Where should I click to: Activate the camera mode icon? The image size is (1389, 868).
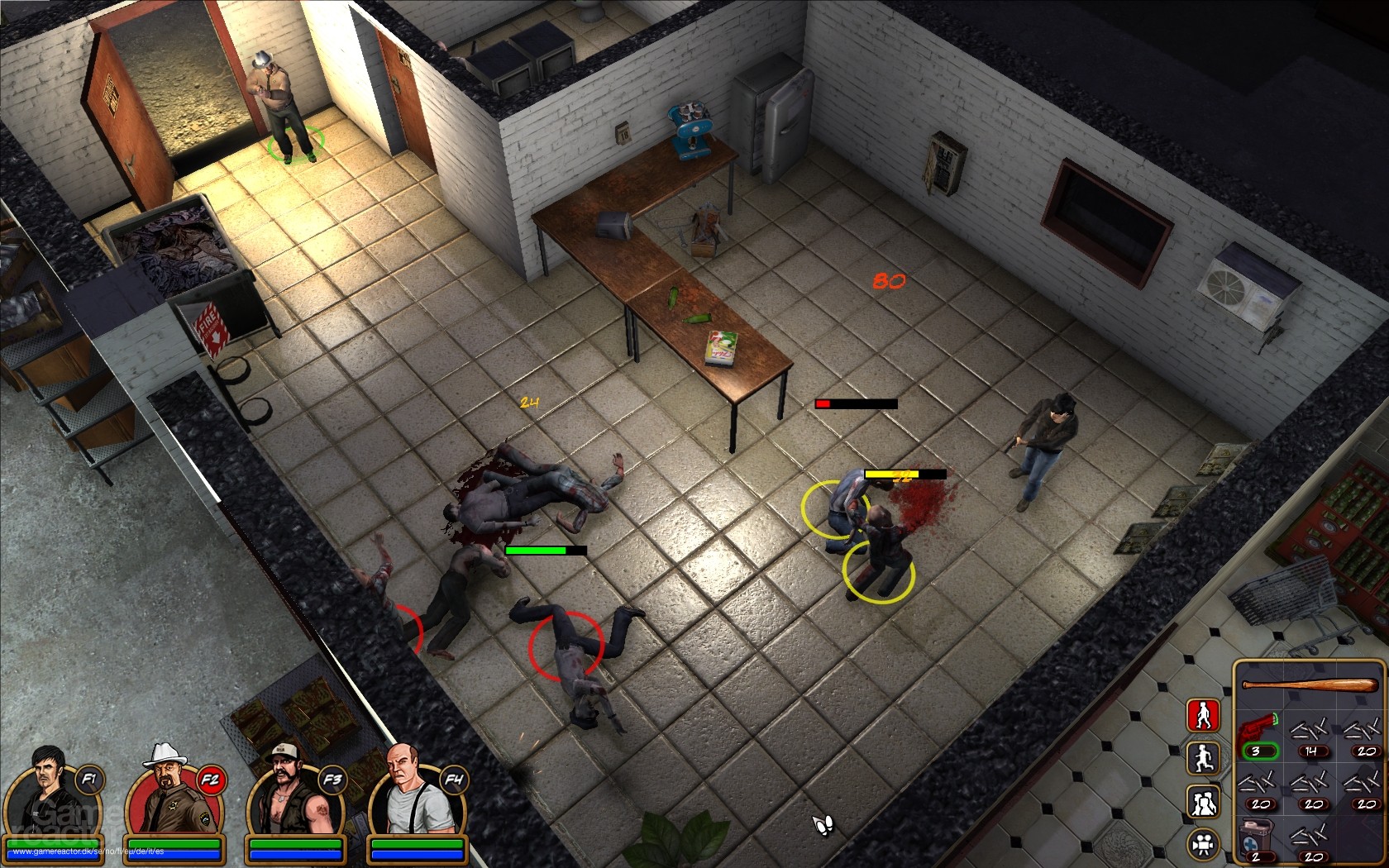point(1202,842)
